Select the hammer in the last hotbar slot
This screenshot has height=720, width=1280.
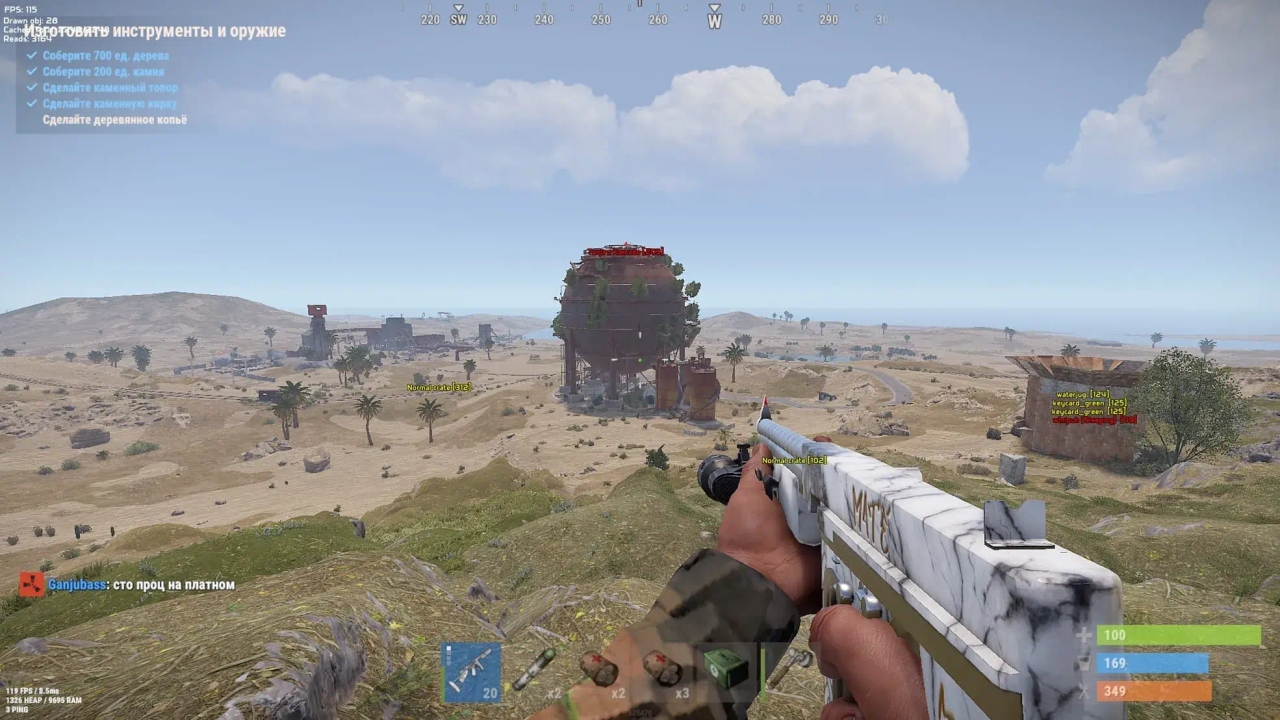(x=790, y=662)
